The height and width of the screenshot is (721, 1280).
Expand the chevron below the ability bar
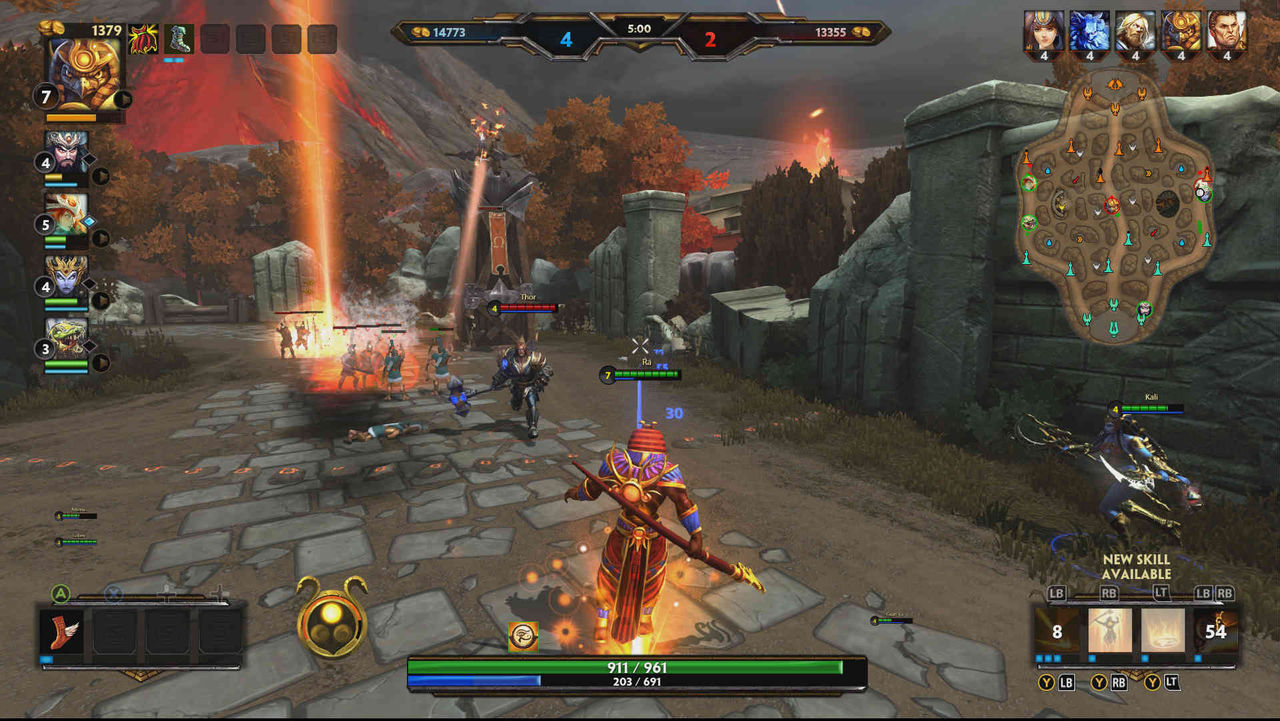(1134, 672)
